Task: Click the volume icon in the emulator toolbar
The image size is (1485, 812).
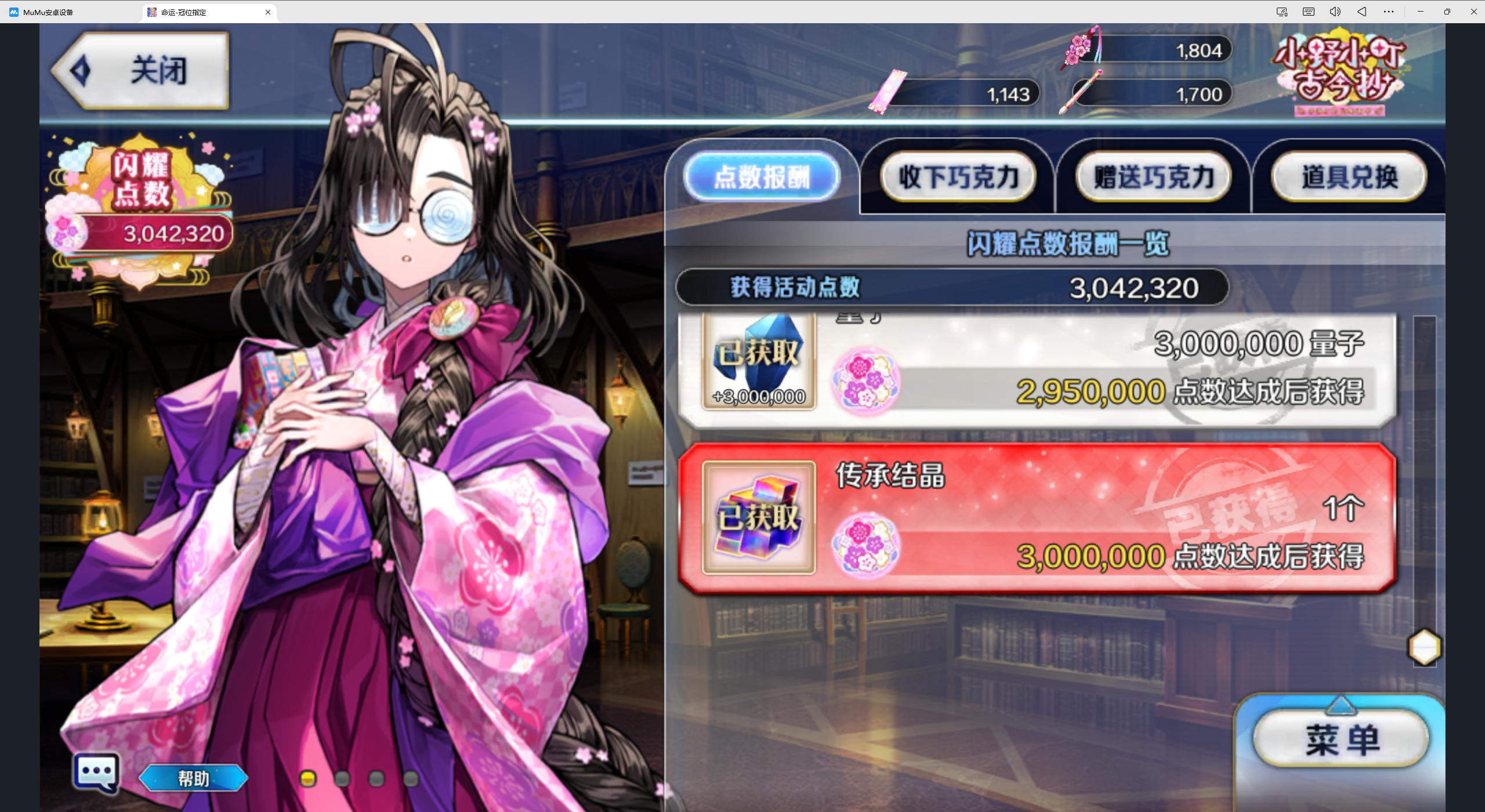Action: pyautogui.click(x=1335, y=11)
